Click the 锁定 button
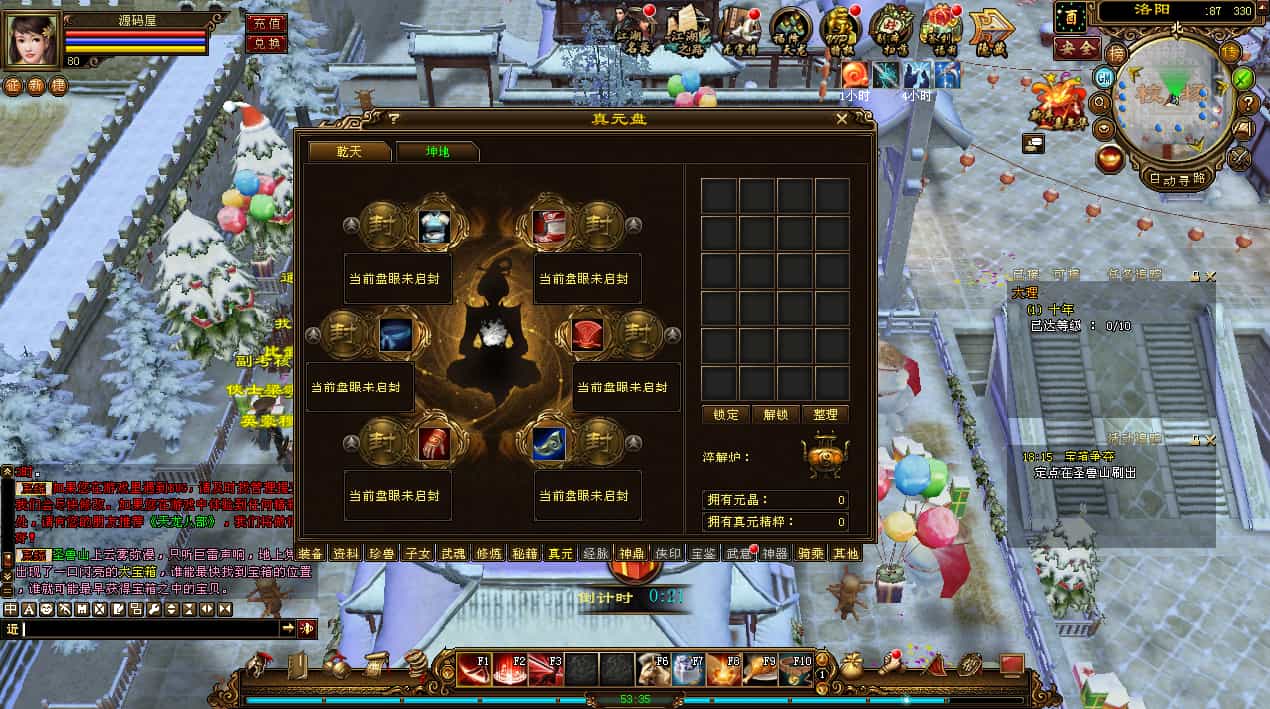 click(726, 414)
